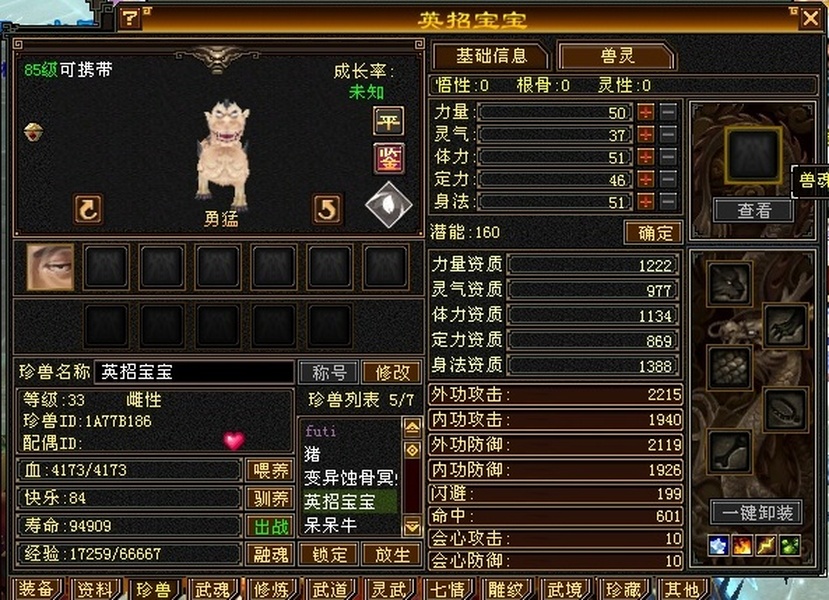Click the 融魂 button

click(x=269, y=554)
